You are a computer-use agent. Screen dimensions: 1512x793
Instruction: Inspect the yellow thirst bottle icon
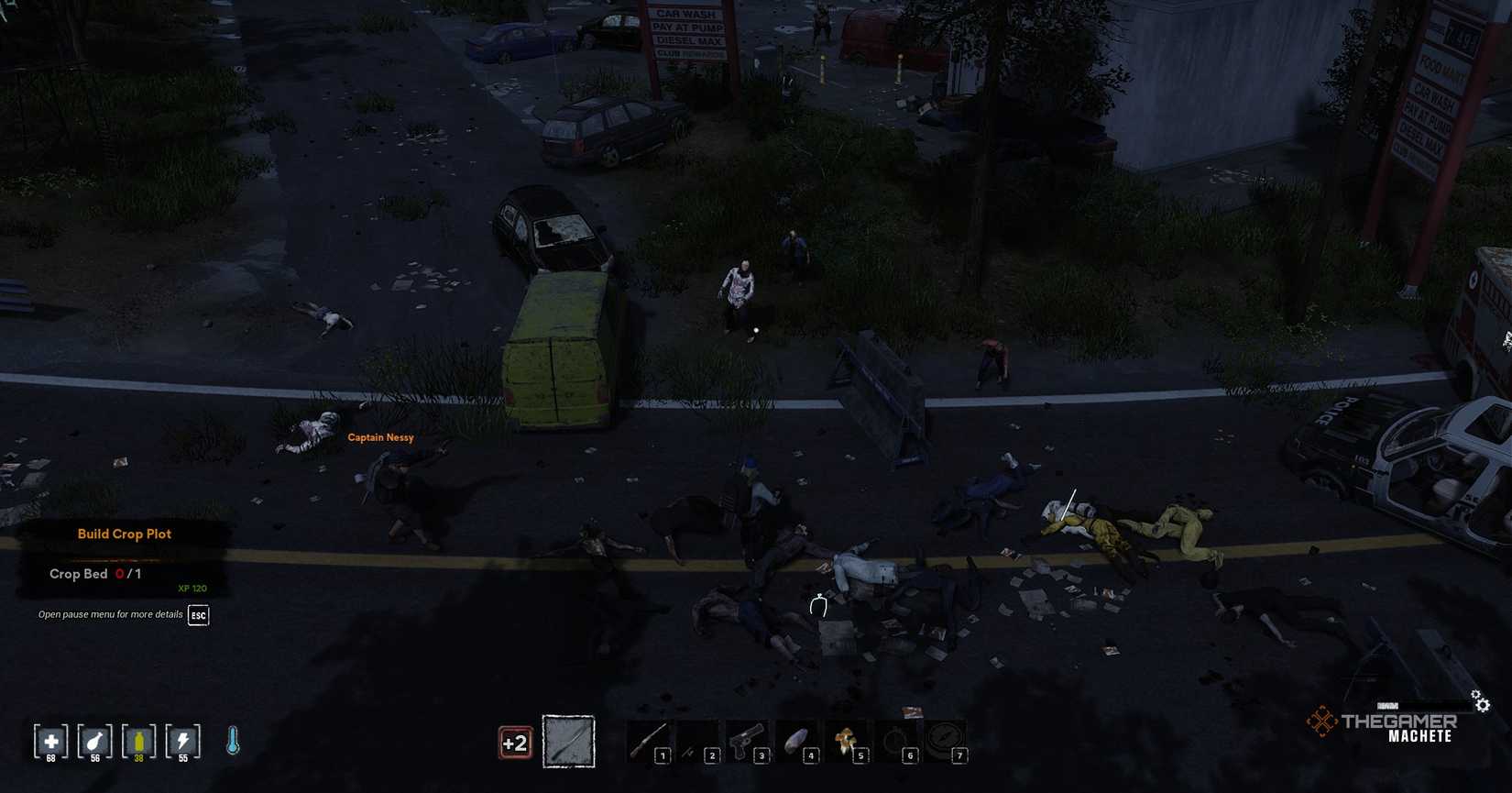[x=138, y=740]
